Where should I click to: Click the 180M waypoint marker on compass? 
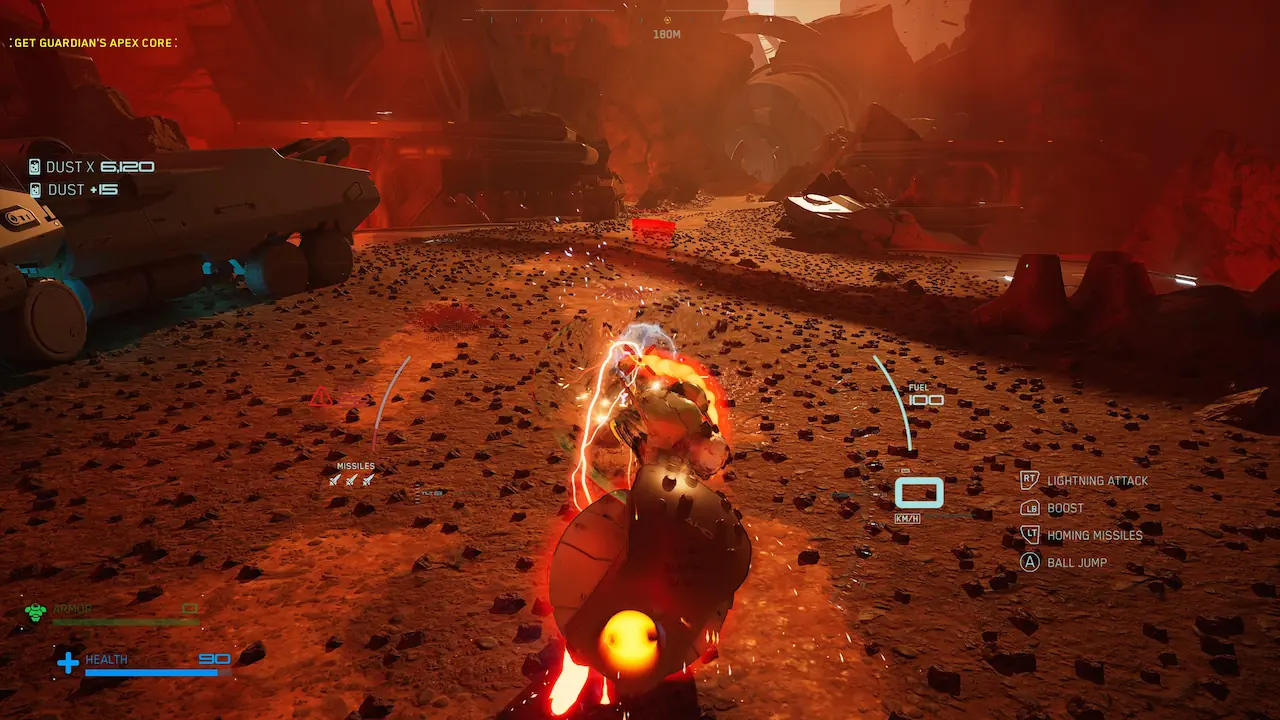(667, 20)
